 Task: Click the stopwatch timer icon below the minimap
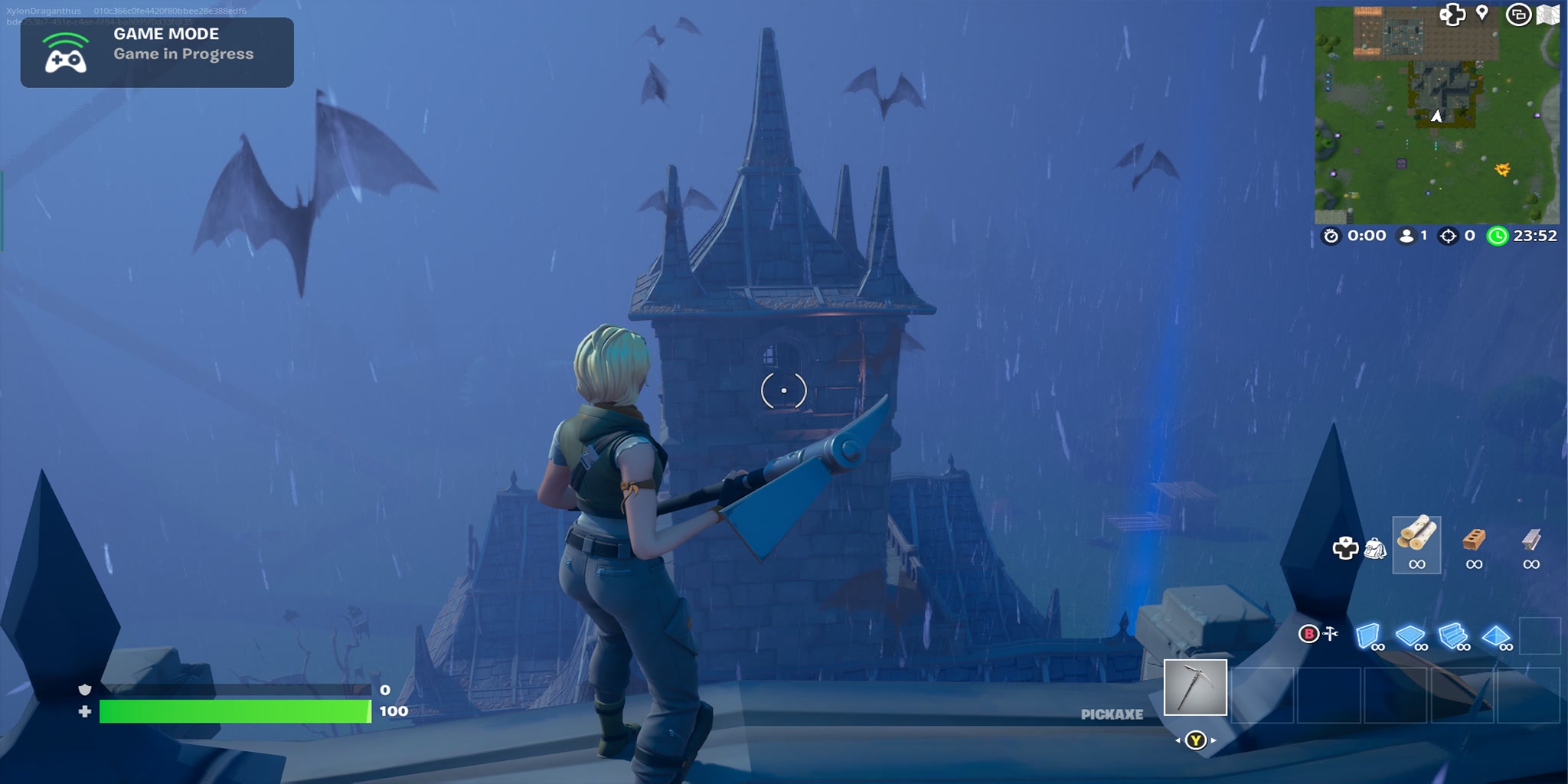[x=1330, y=237]
